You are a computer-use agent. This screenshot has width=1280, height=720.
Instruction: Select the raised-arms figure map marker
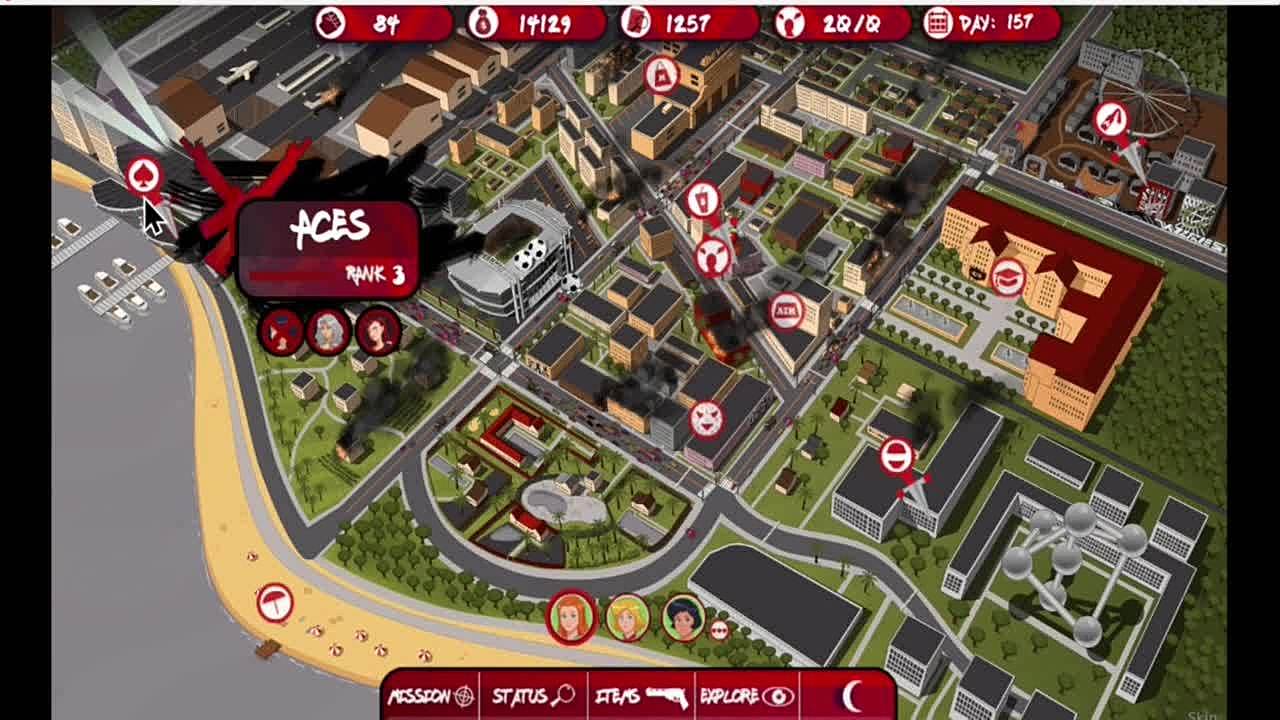711,257
